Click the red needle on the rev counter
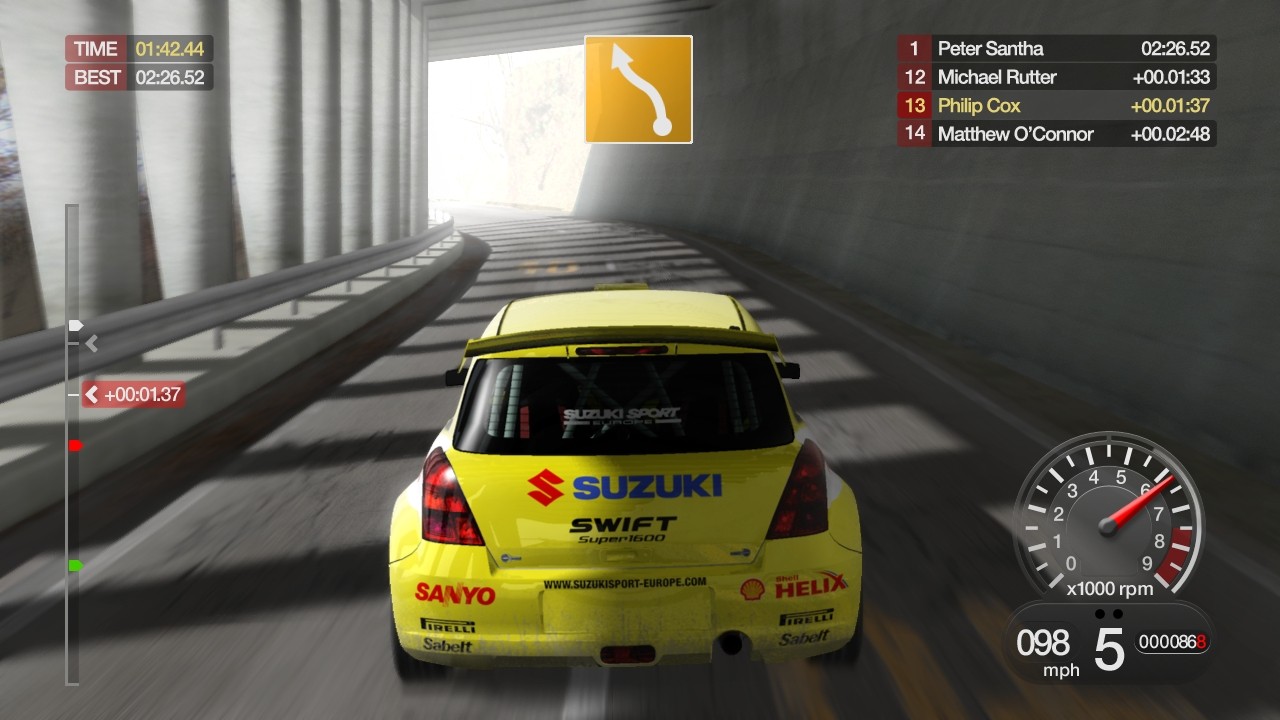The height and width of the screenshot is (720, 1280). 1140,500
